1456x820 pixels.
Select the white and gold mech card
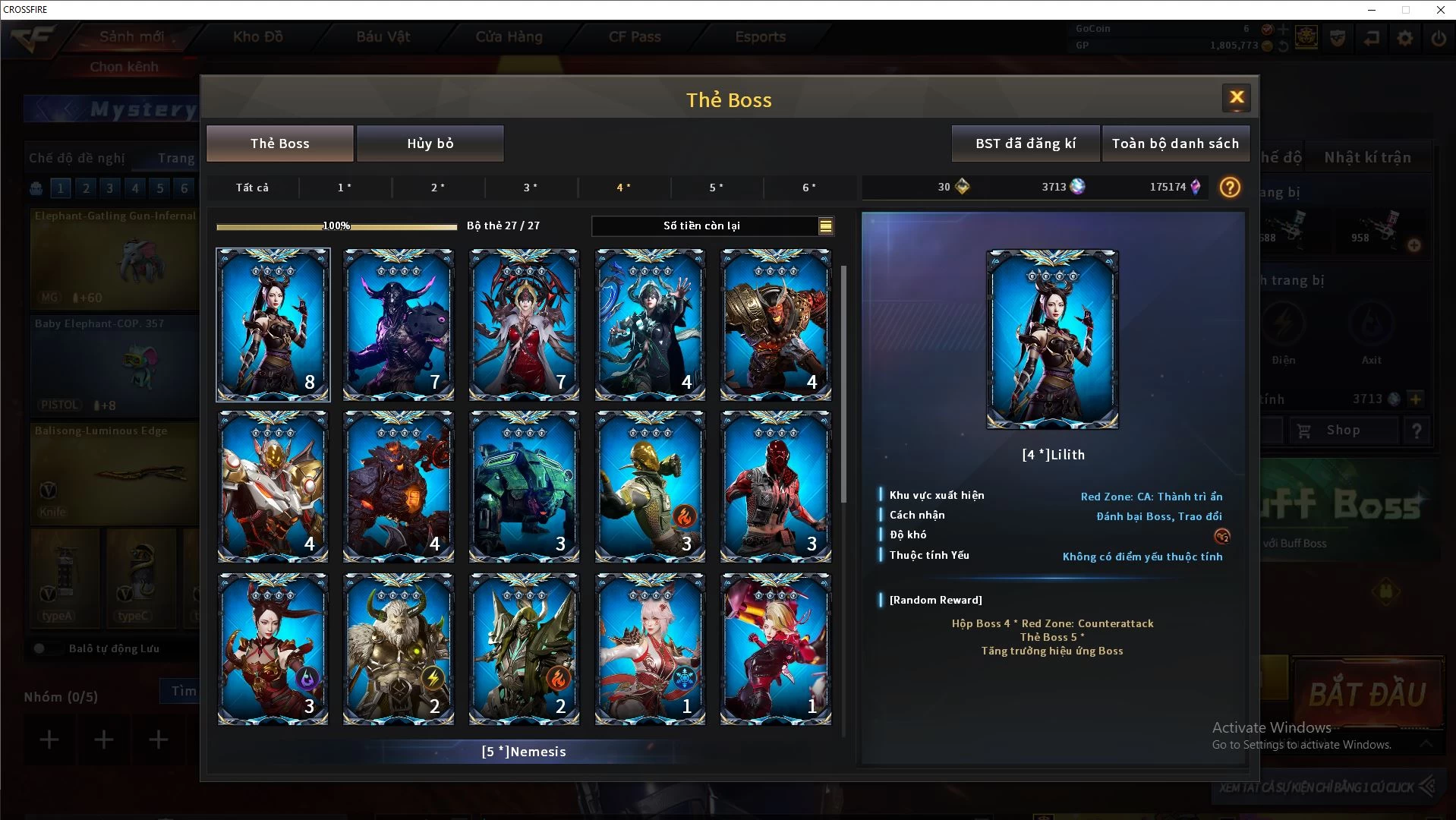point(273,487)
